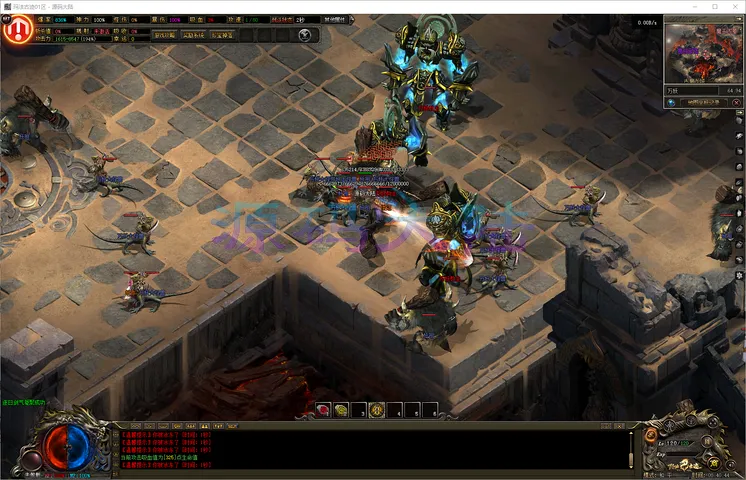Click the red X button under the minimap
The width and height of the screenshot is (746, 480).
736,102
